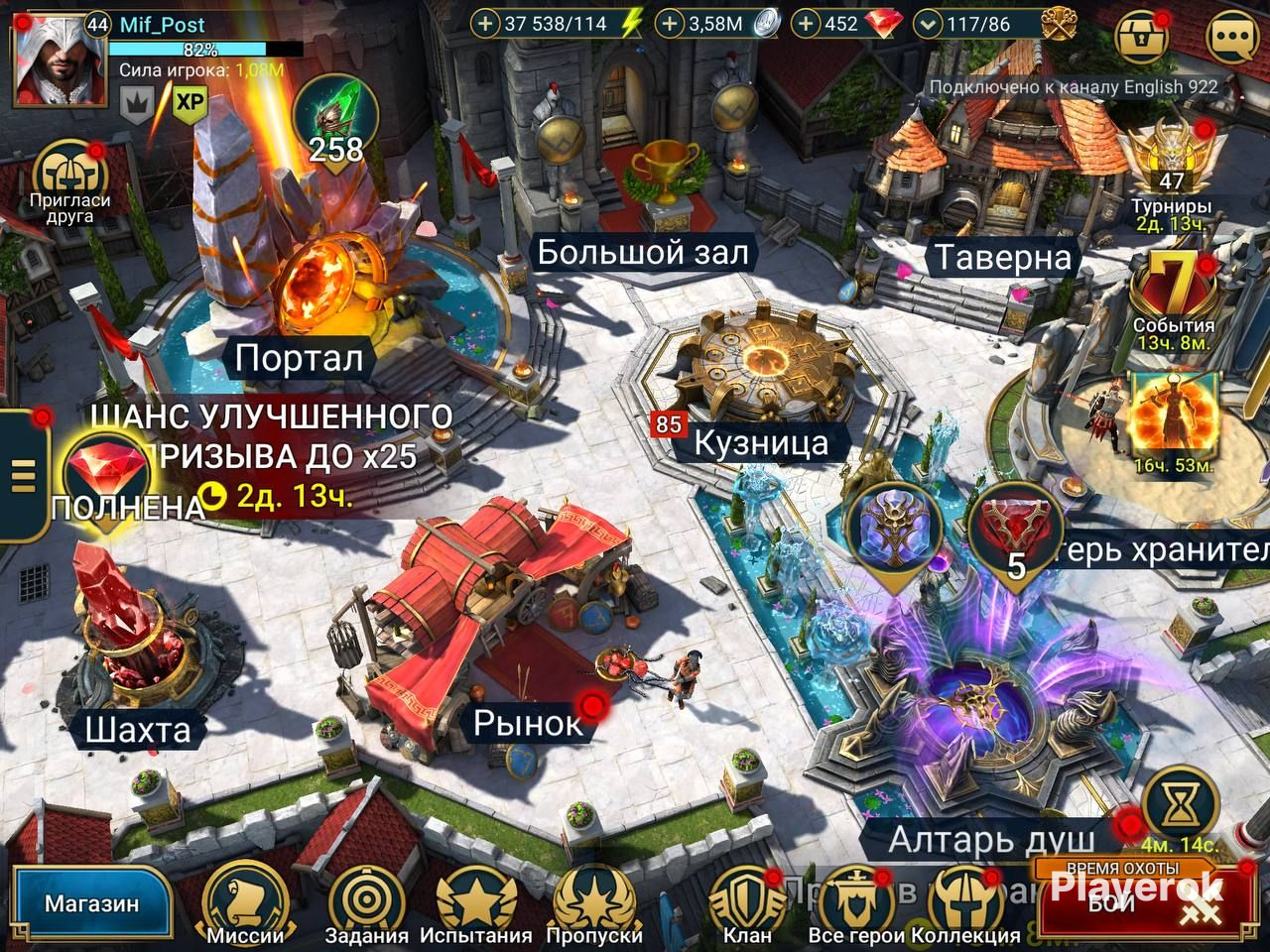Buy more red gems with the plus button

(x=809, y=23)
